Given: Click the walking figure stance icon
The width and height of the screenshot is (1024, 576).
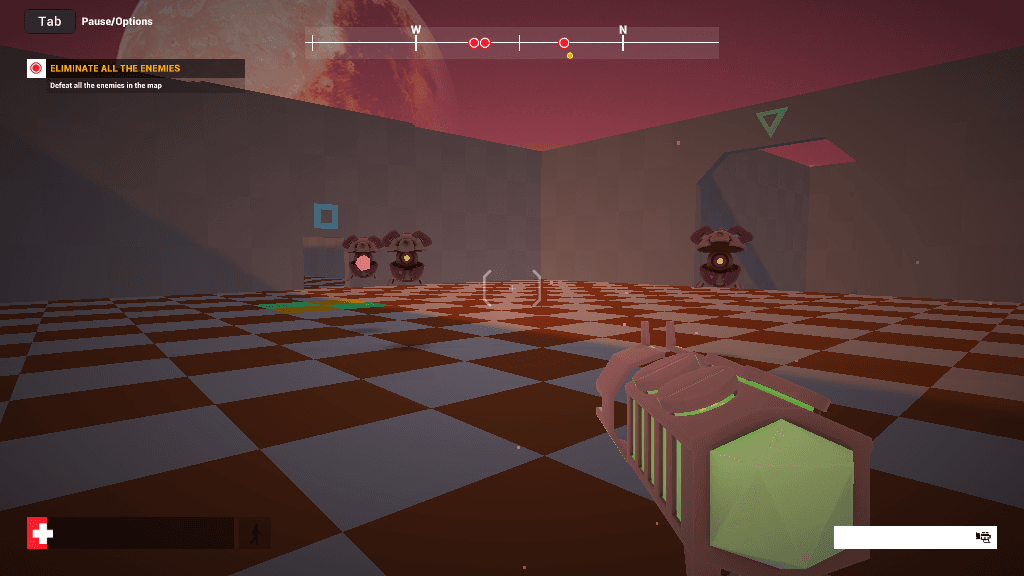Looking at the screenshot, I should tap(255, 534).
